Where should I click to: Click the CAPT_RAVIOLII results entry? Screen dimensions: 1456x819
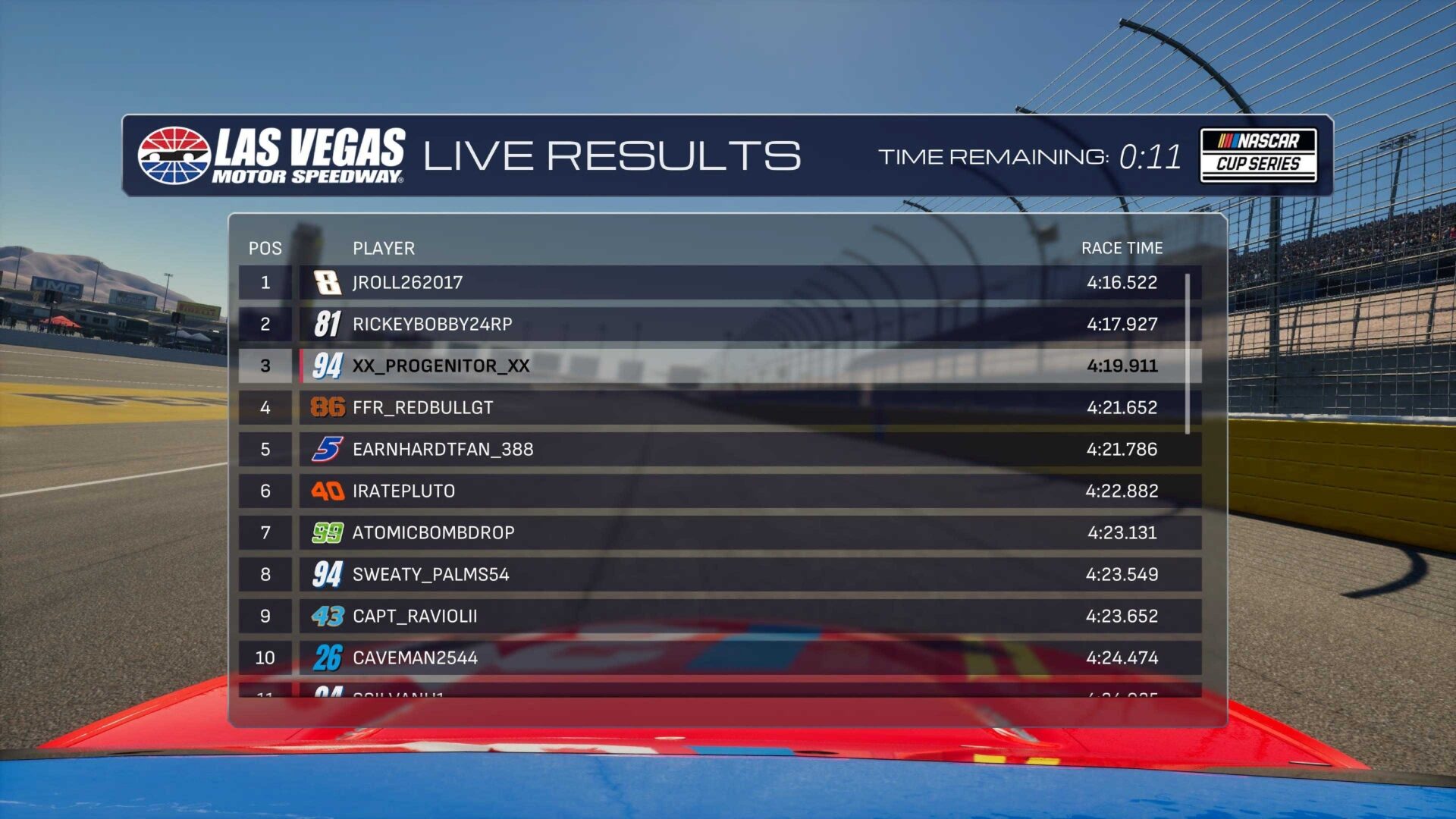pos(719,617)
